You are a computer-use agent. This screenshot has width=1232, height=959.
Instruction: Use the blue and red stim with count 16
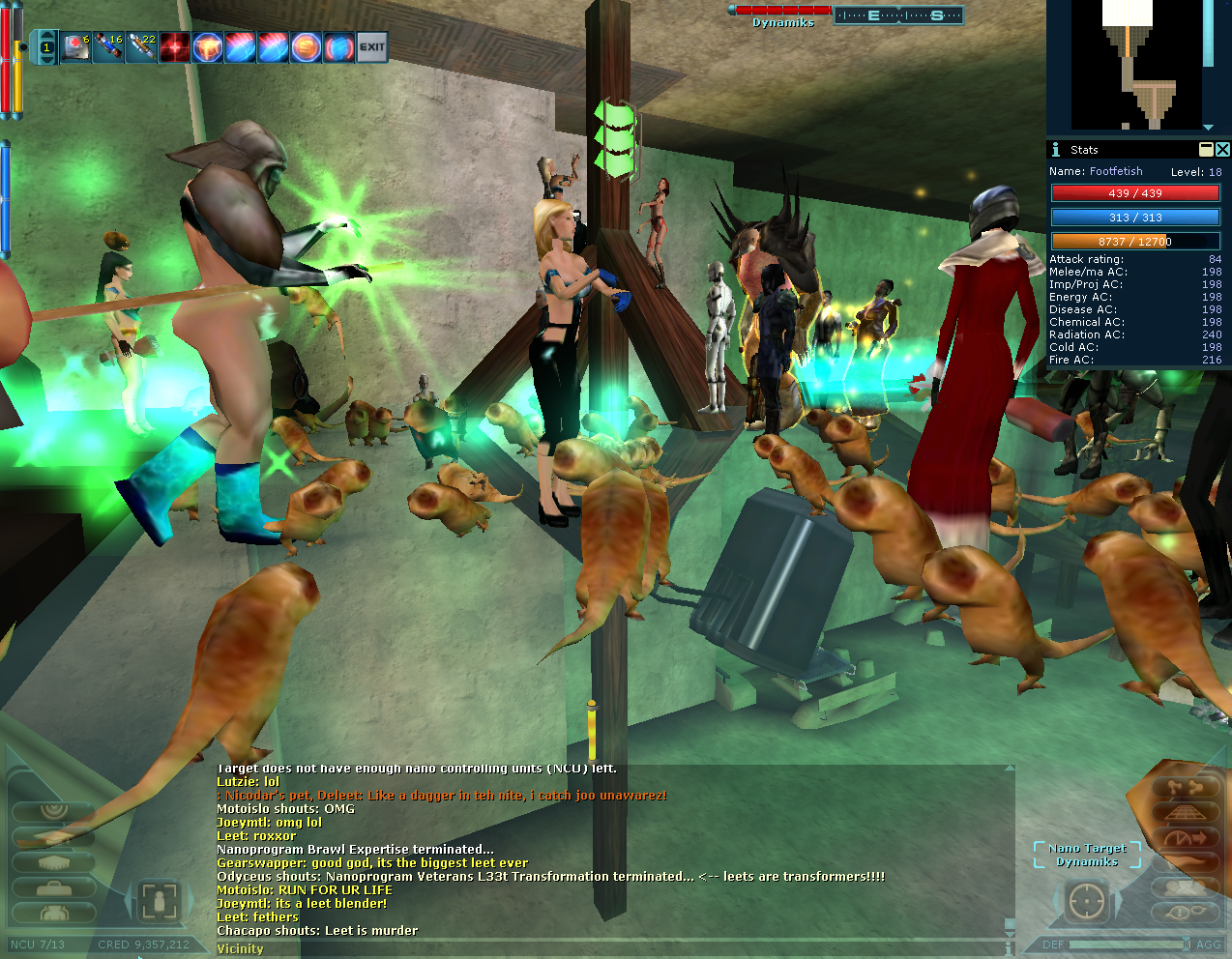pos(108,47)
